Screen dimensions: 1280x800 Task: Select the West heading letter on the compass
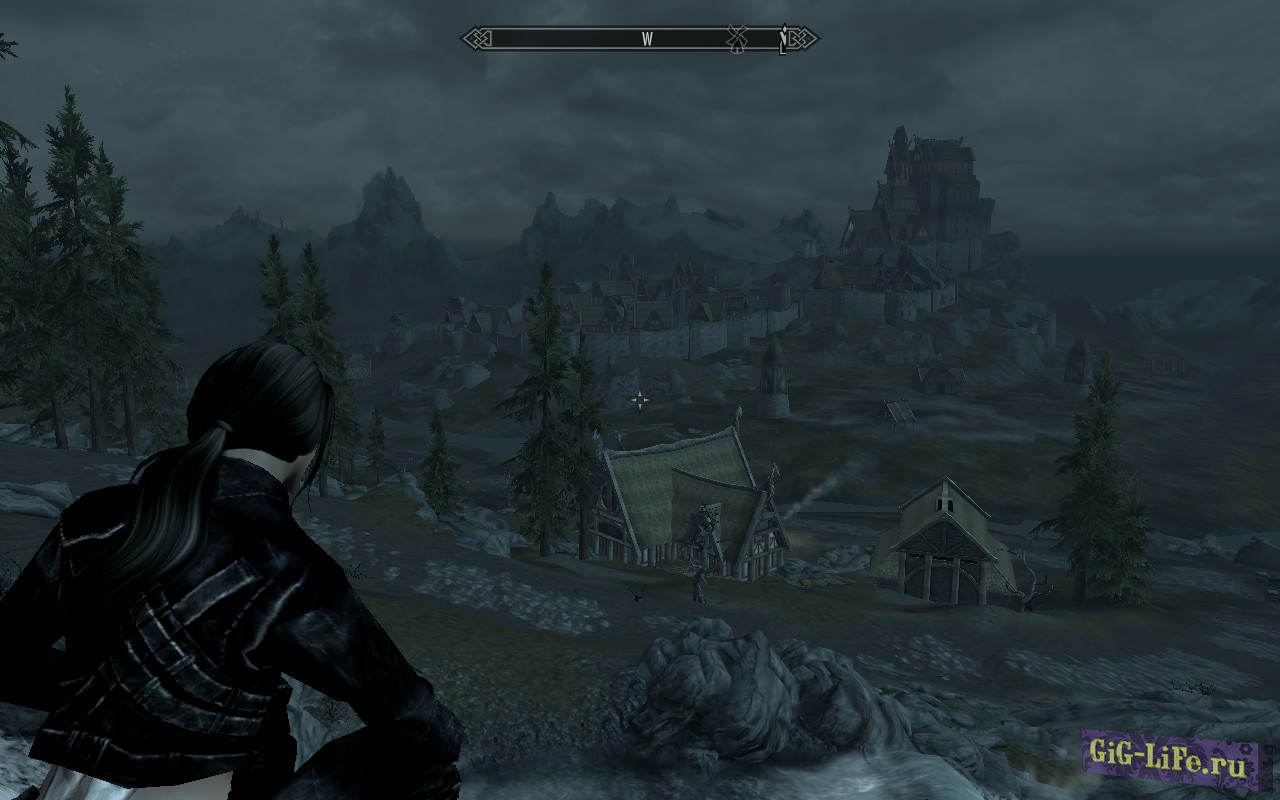point(647,39)
